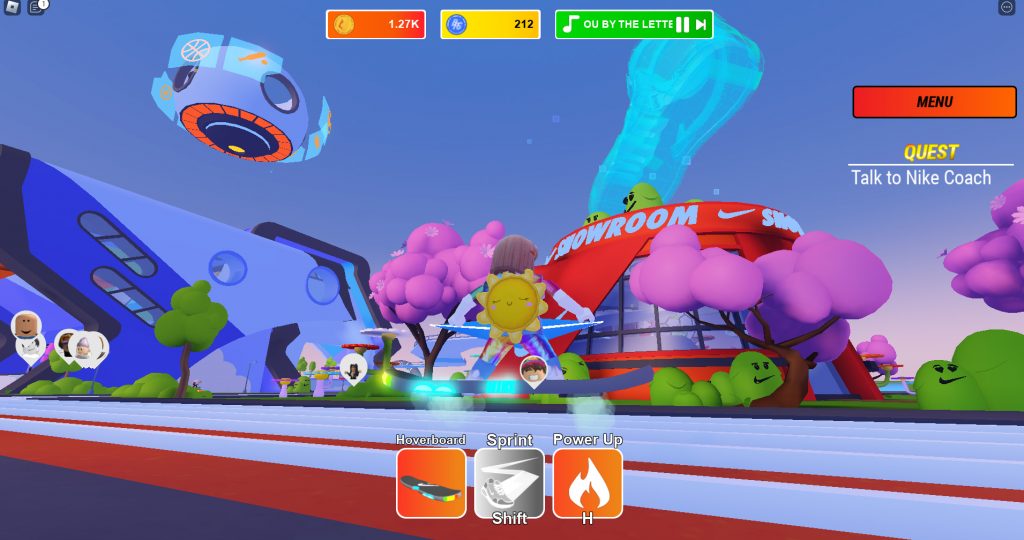Open the red MENU button

pos(934,102)
